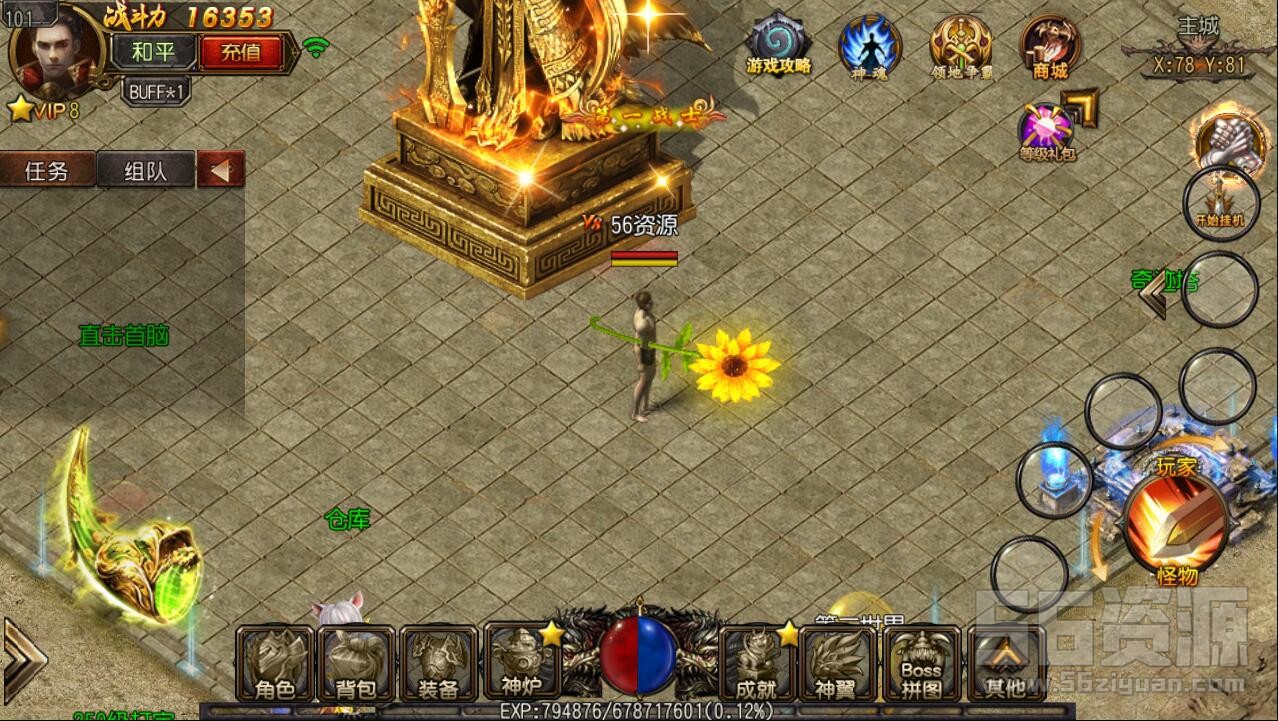Open the 装备 equipment menu
This screenshot has width=1278, height=721.
point(439,663)
